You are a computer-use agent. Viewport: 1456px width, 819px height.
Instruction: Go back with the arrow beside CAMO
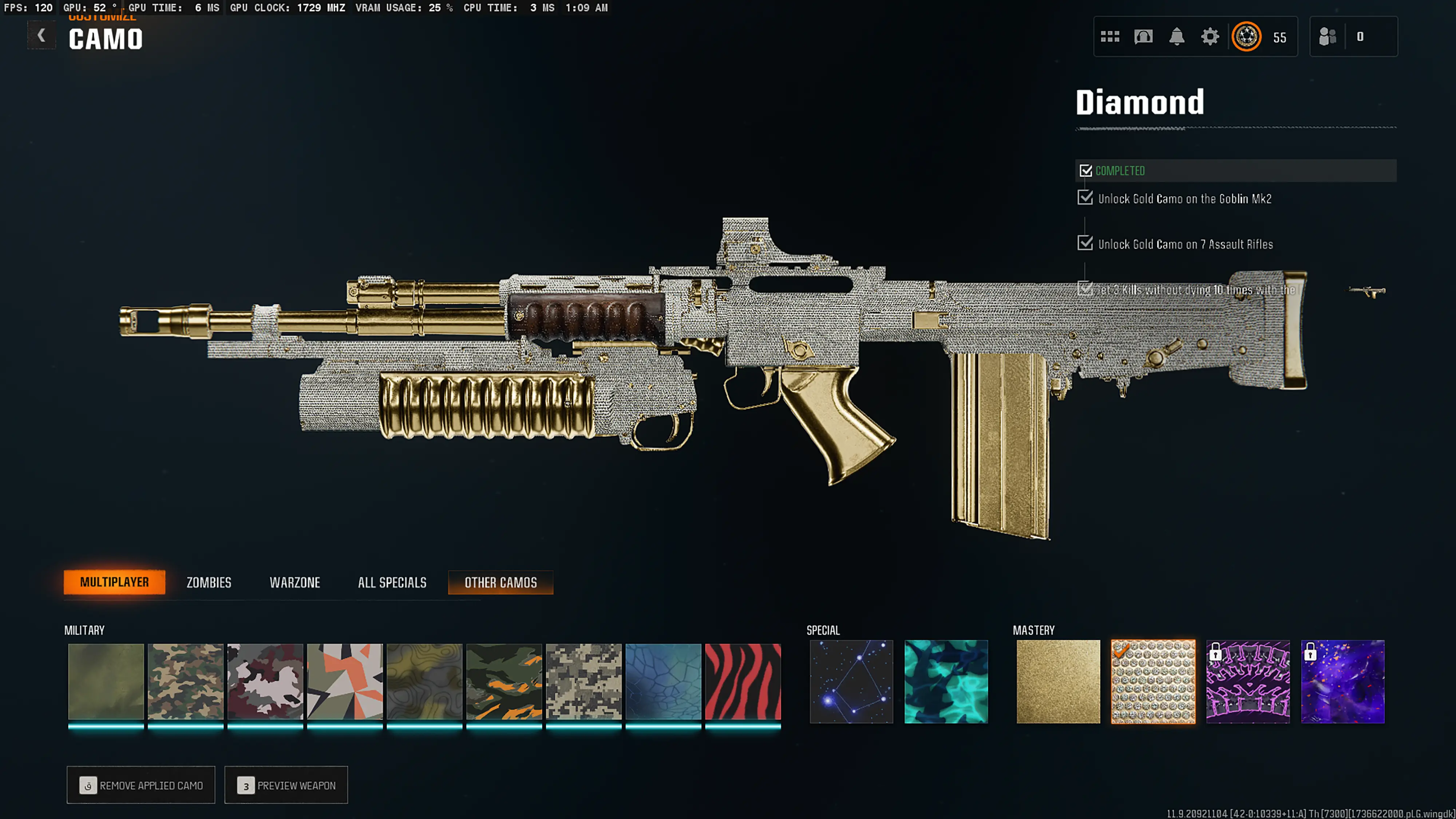41,36
